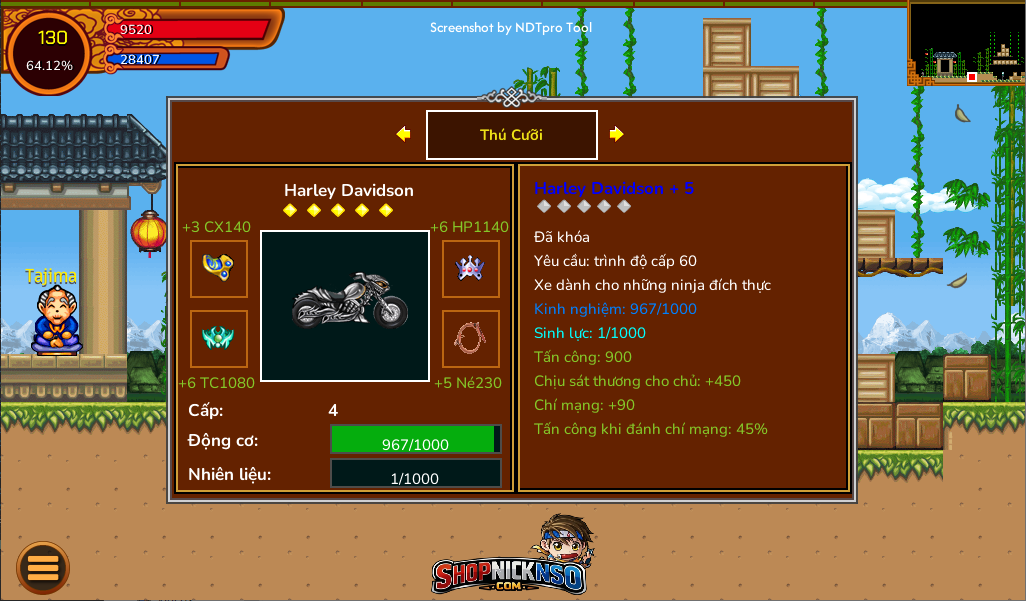Open the orange hamburger menu button

(x=43, y=567)
